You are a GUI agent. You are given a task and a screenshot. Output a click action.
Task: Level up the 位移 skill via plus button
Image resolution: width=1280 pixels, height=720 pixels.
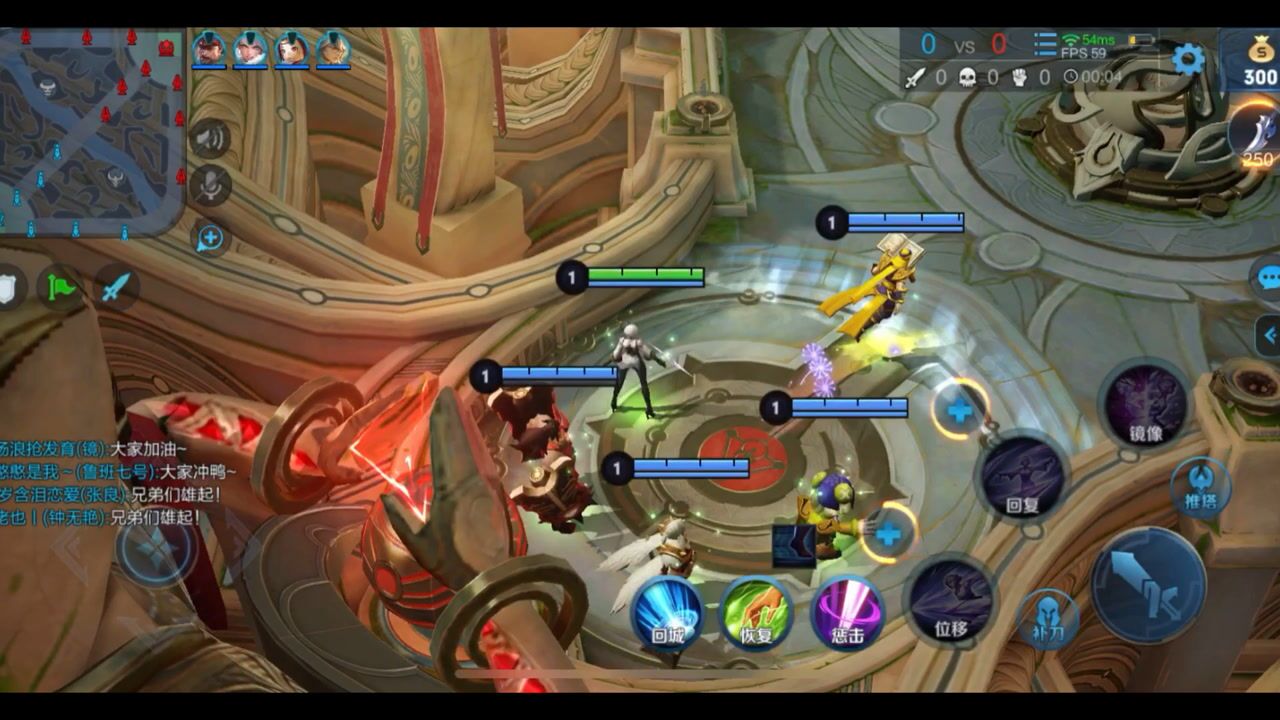[x=888, y=533]
